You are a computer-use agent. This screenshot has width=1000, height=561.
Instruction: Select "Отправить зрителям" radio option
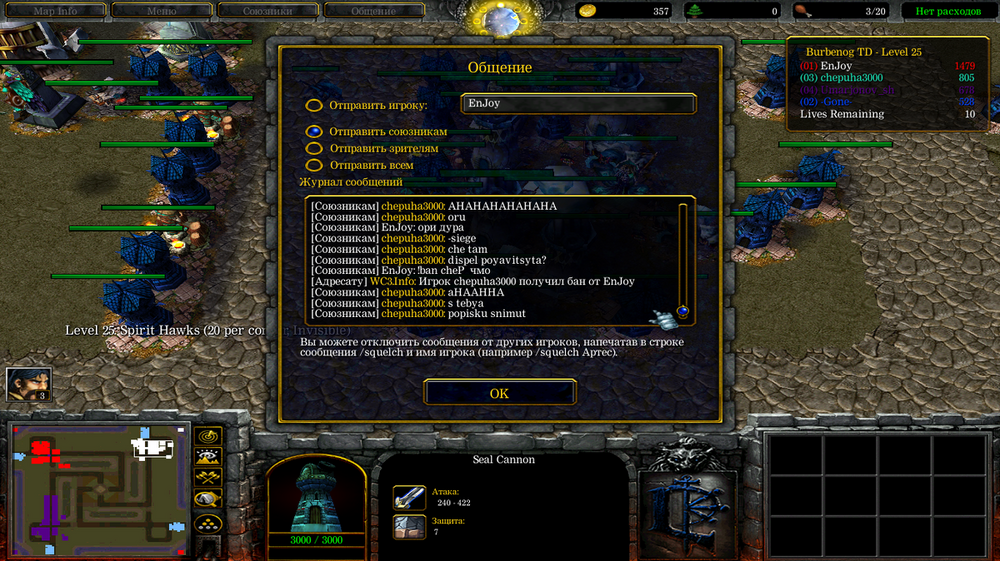pyautogui.click(x=314, y=148)
